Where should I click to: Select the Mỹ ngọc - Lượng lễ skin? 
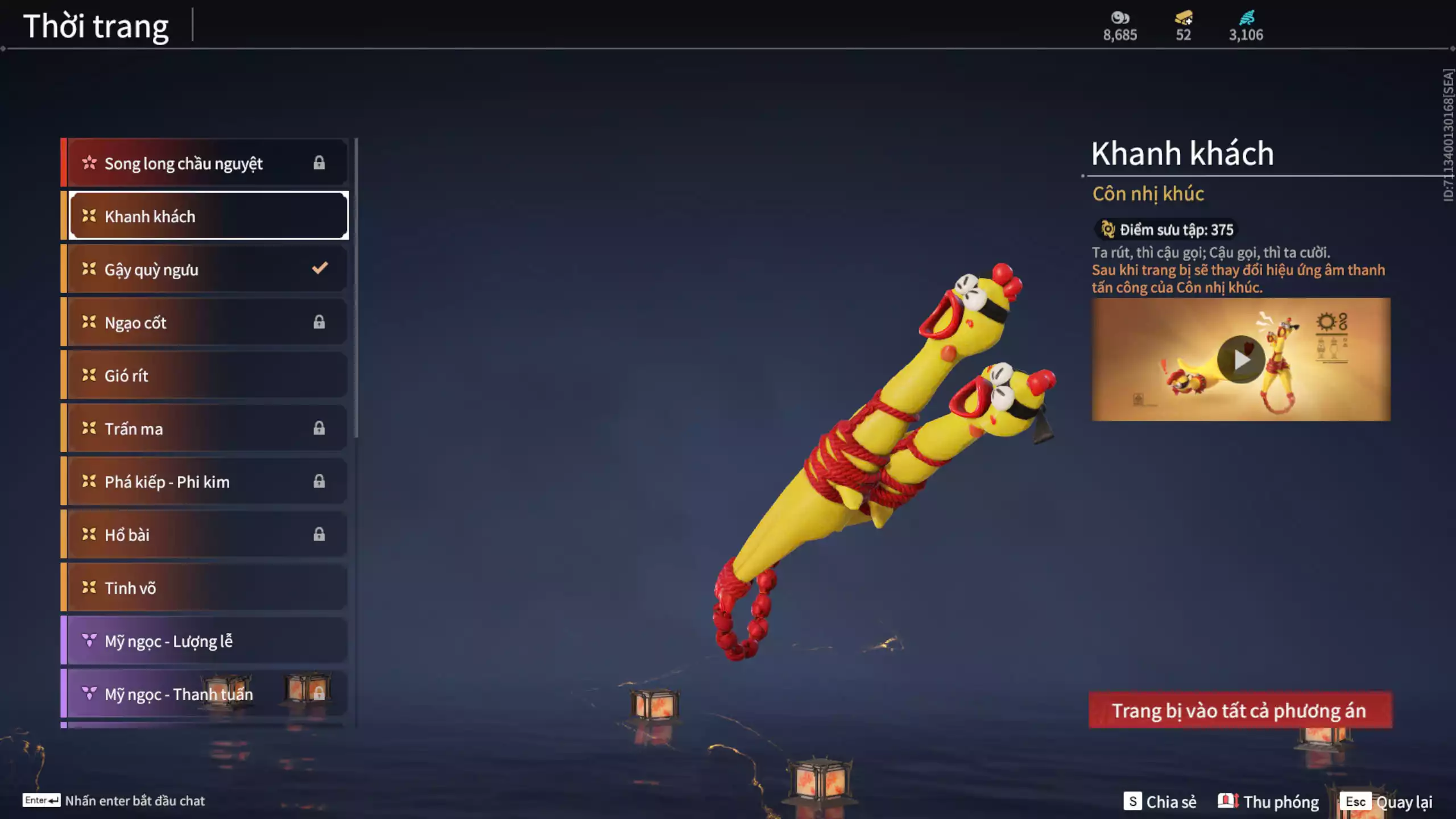[x=205, y=641]
